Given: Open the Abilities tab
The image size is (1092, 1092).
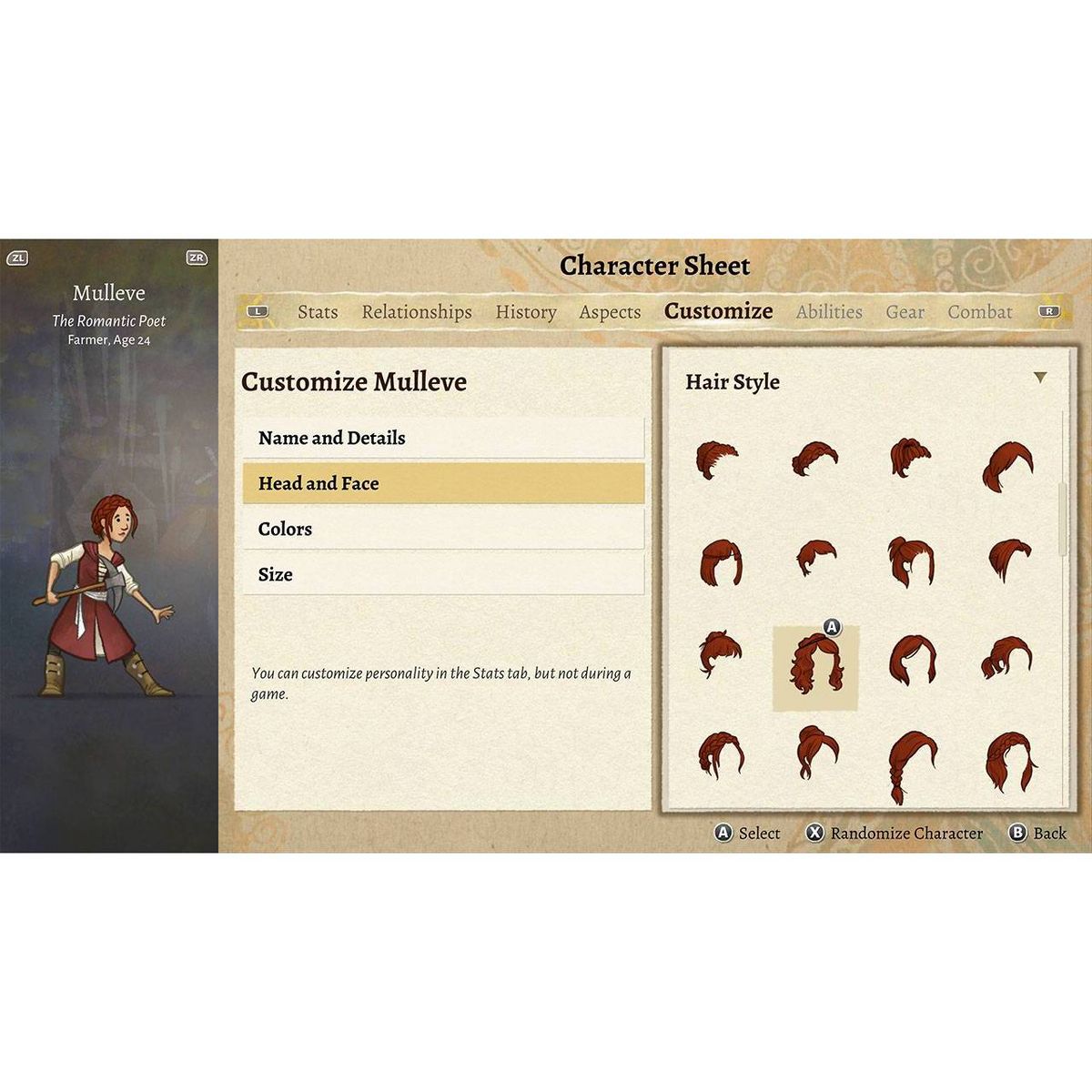Looking at the screenshot, I should pyautogui.click(x=829, y=311).
